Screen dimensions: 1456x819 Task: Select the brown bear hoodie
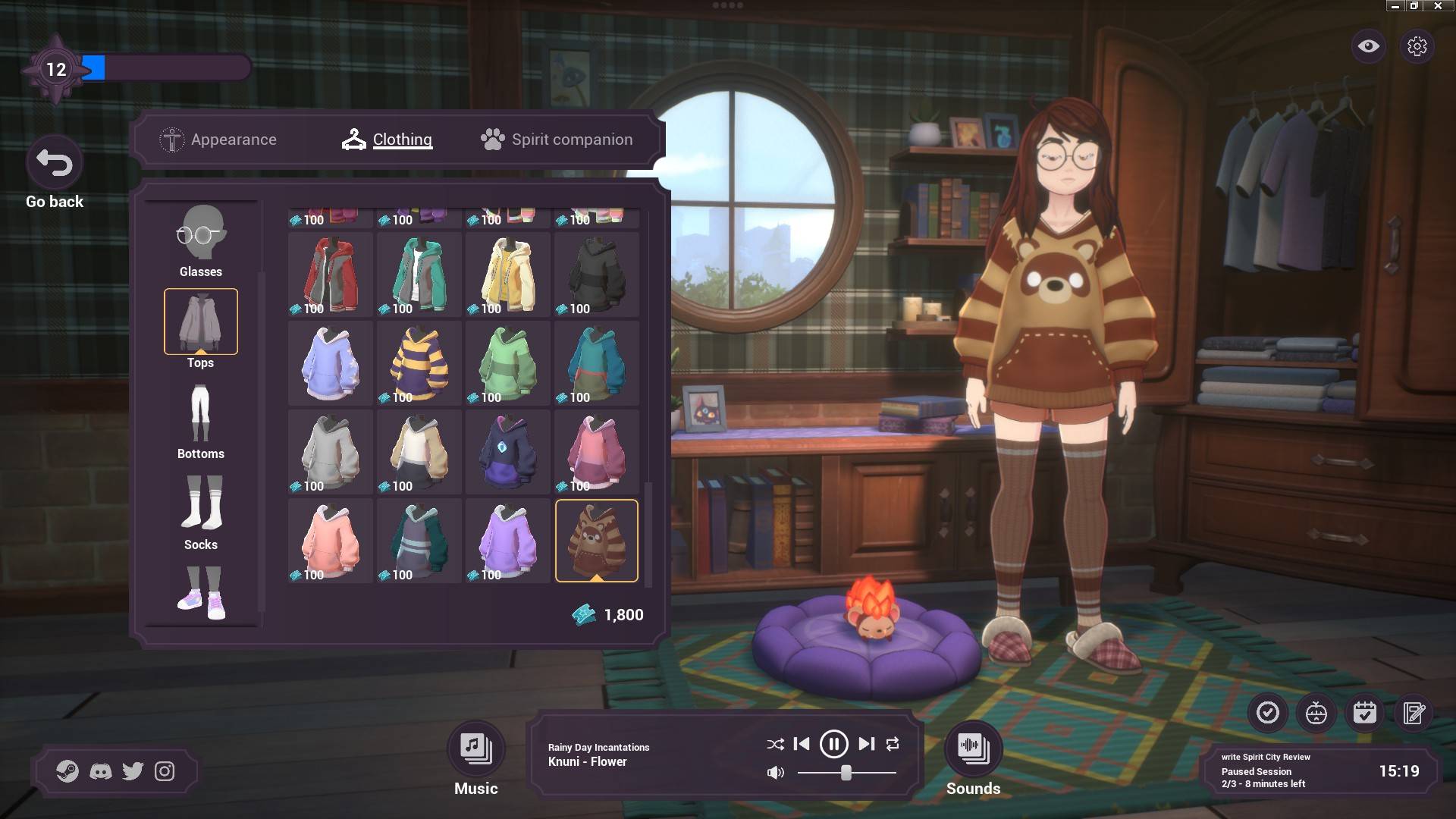597,541
